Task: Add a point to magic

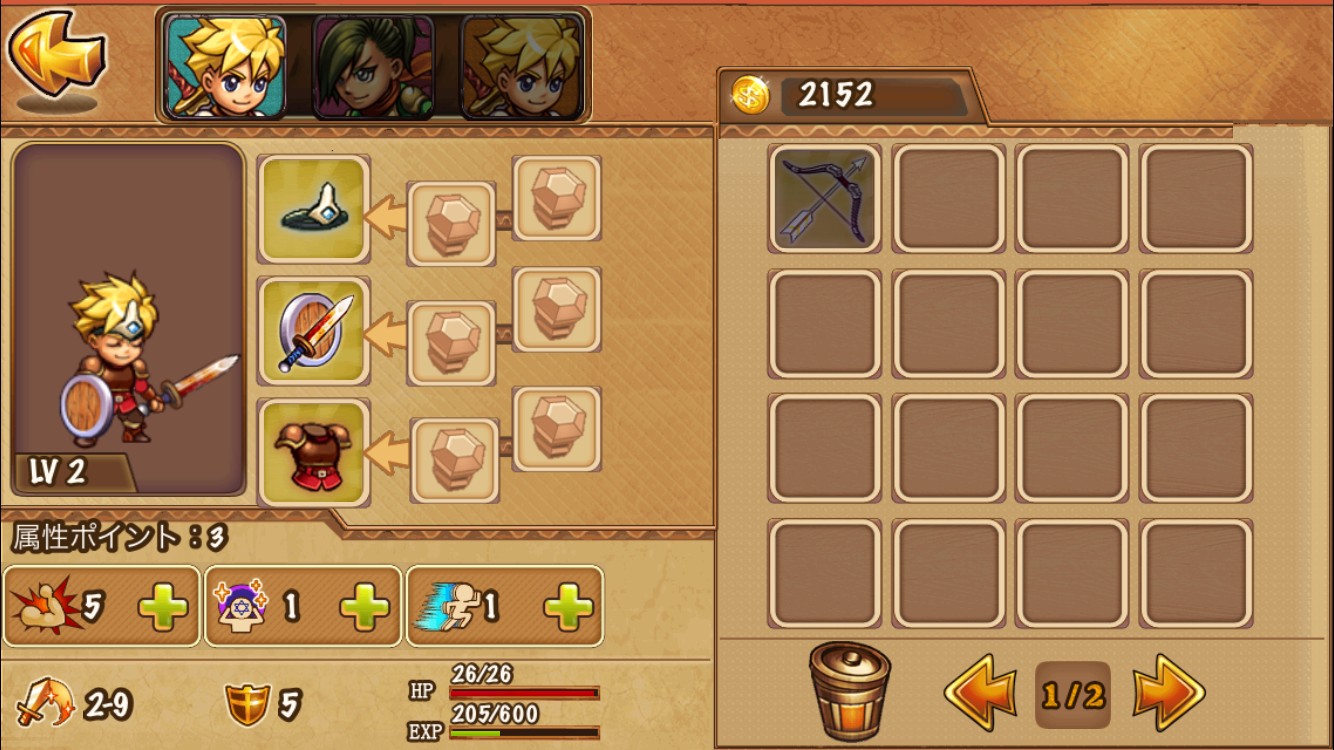Action: coord(364,607)
